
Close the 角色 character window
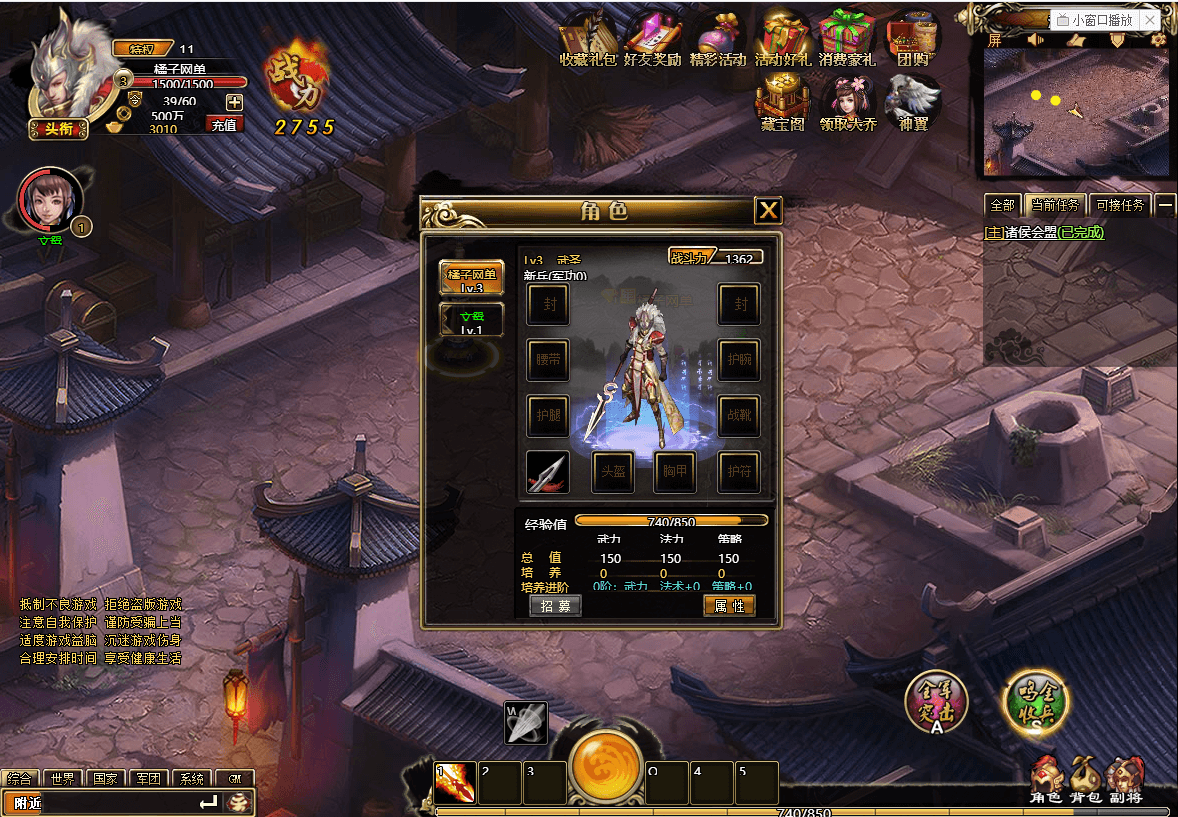(x=768, y=210)
